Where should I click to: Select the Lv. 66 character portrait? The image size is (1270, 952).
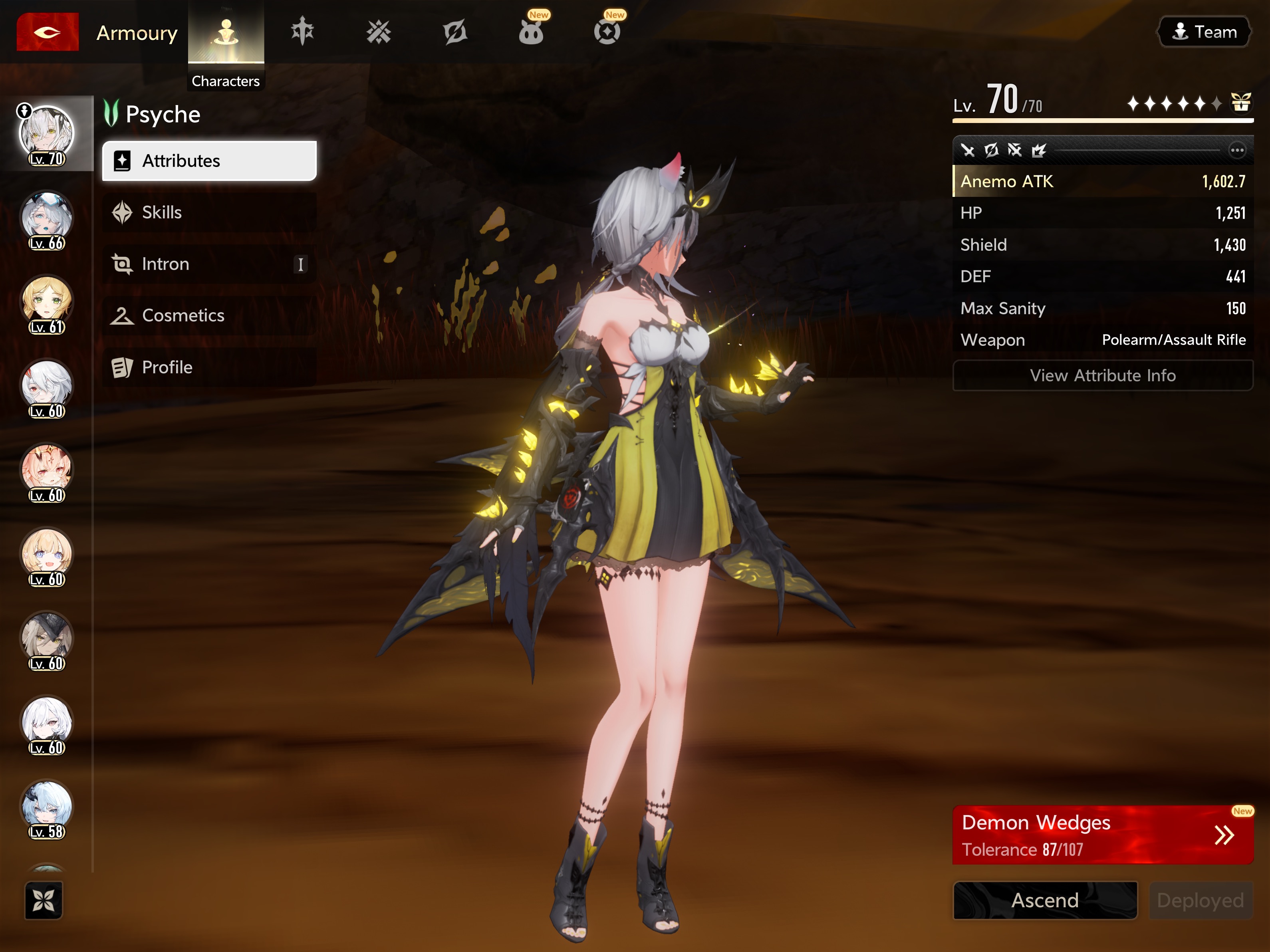tap(47, 220)
